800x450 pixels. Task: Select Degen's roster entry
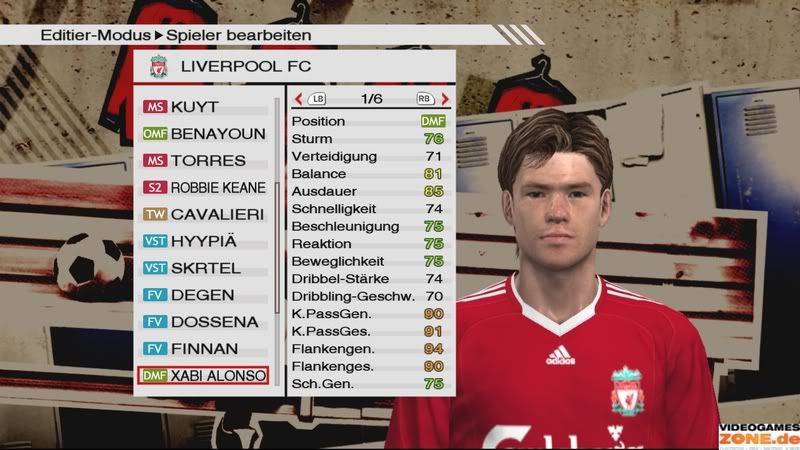(x=205, y=295)
